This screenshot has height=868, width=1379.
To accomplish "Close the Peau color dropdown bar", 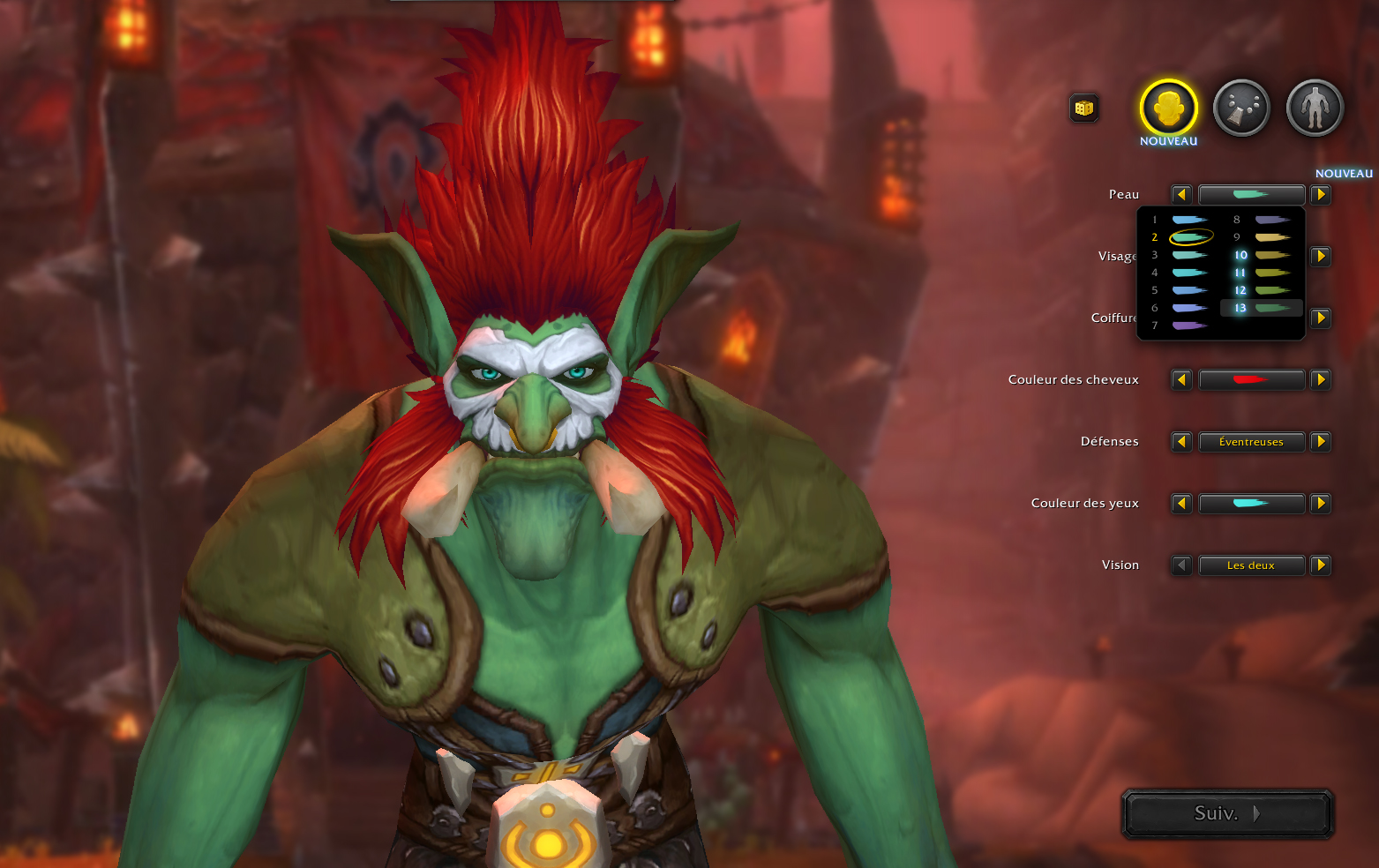I will click(1251, 195).
